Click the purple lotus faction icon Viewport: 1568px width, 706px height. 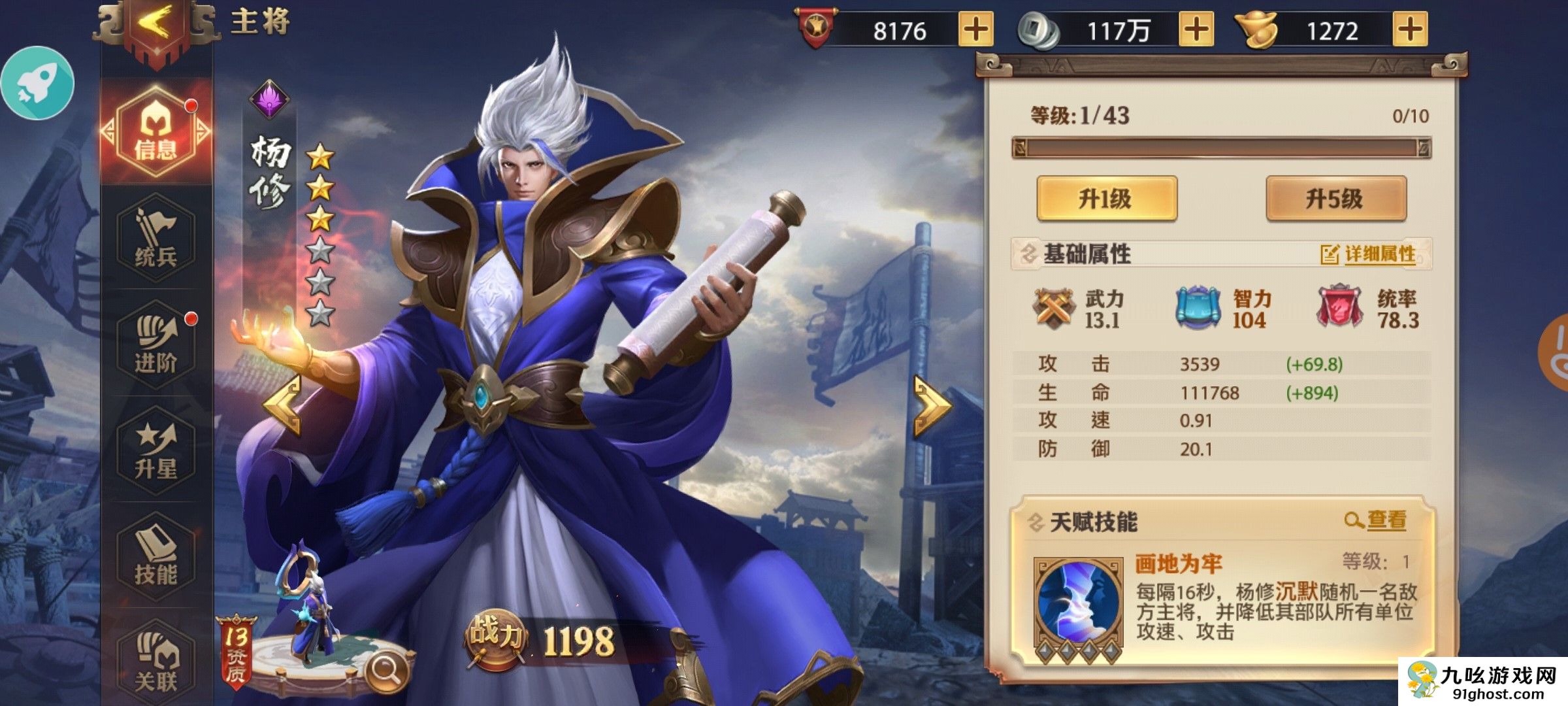coord(269,99)
